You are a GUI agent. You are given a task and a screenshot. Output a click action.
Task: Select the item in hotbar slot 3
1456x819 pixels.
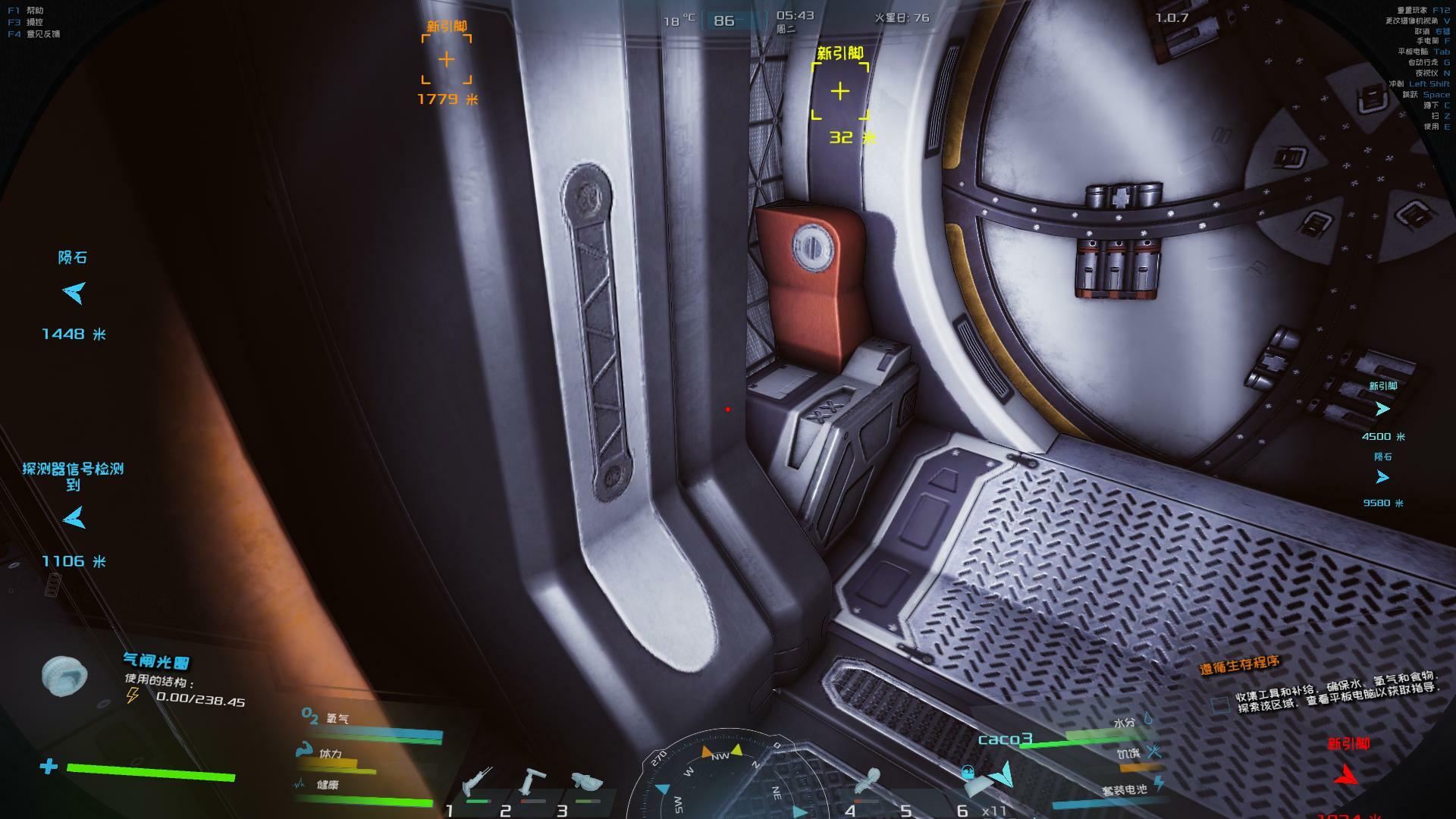coord(585,783)
